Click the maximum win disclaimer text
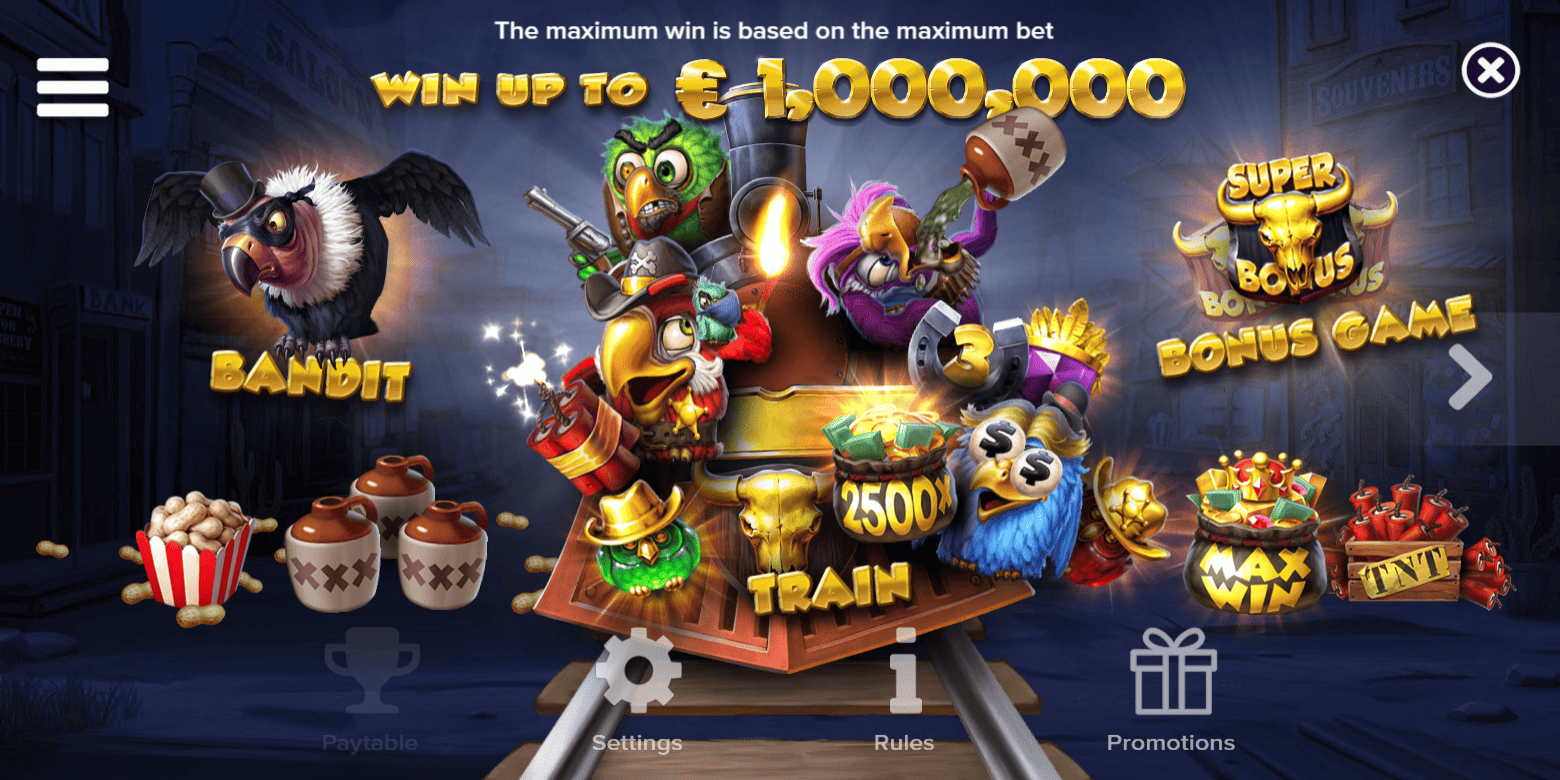Screen dimensions: 1560x780 pyautogui.click(x=775, y=30)
